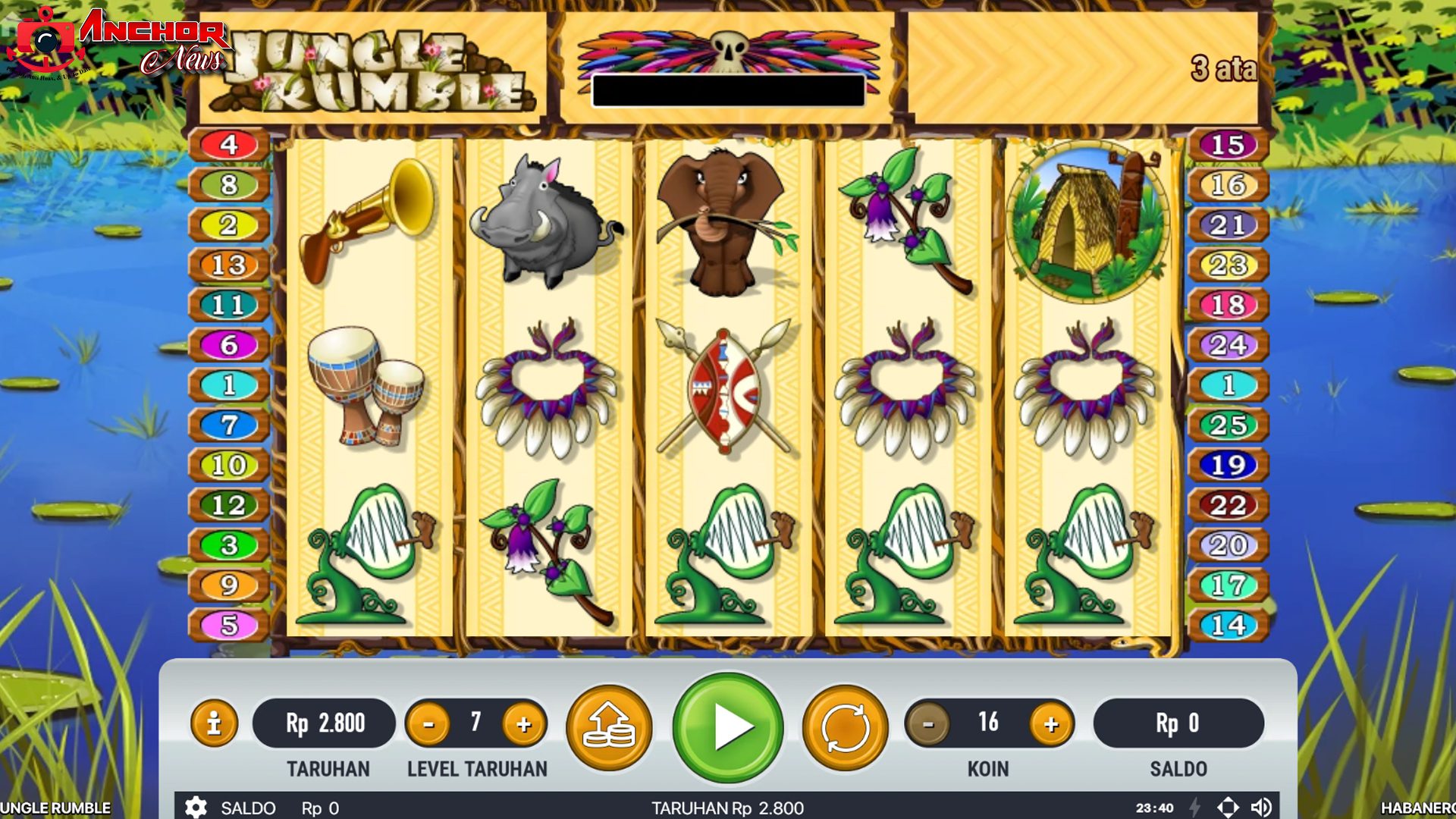
Task: Start autoplay with the circular arrows icon
Action: pos(845,726)
